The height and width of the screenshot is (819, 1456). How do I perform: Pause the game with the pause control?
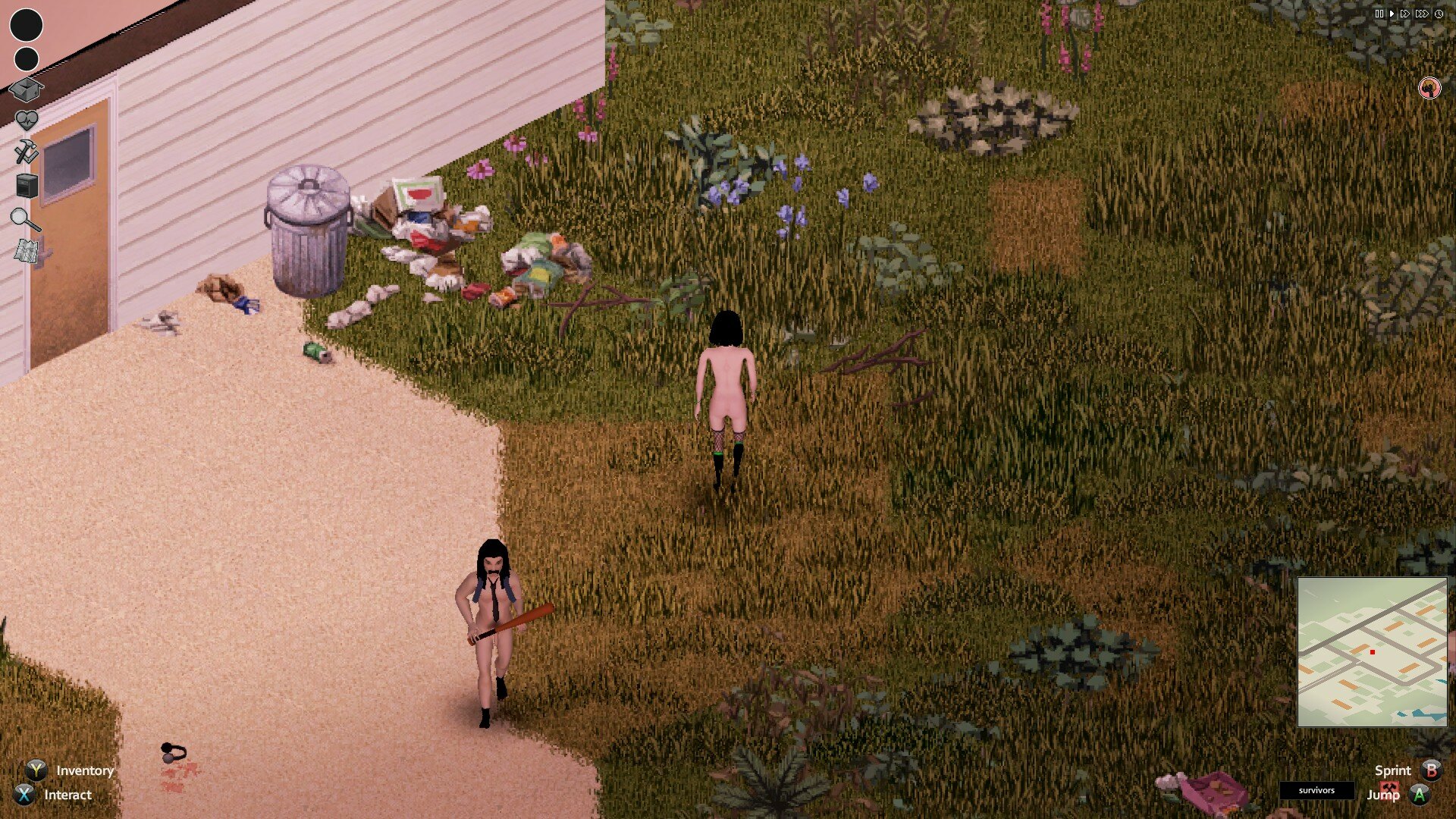click(x=1379, y=12)
